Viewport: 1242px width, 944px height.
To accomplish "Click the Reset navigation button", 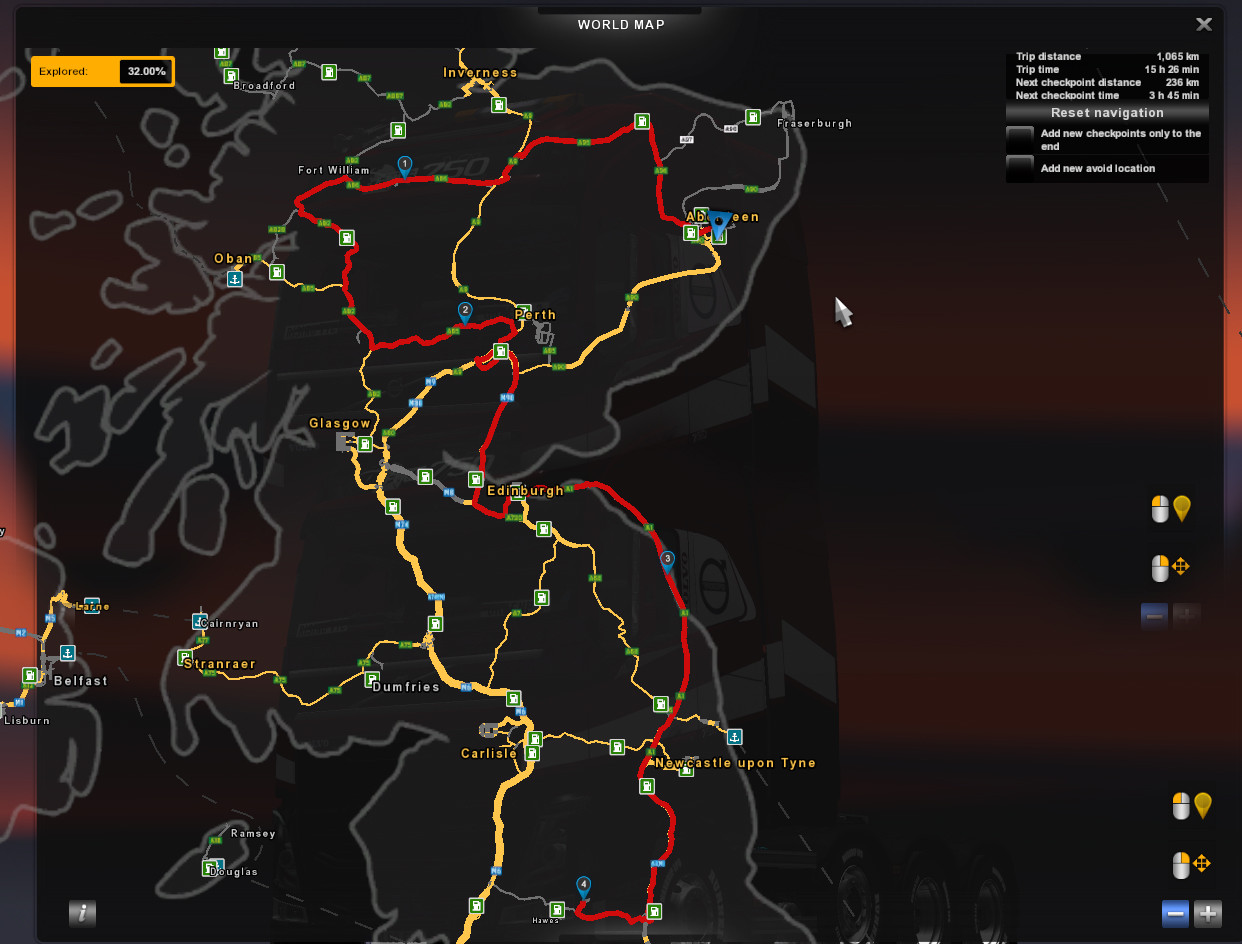I will pos(1107,113).
